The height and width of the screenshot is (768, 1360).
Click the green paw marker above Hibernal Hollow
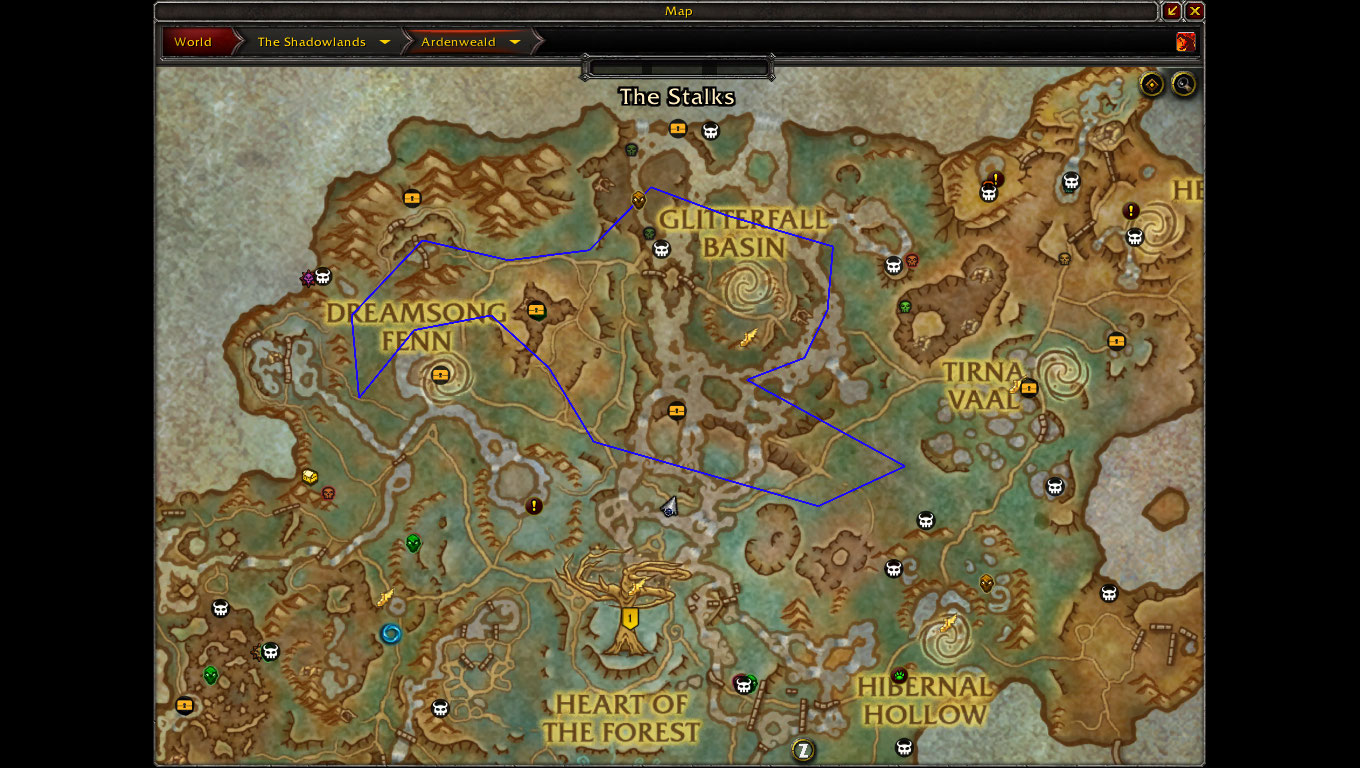pos(899,675)
